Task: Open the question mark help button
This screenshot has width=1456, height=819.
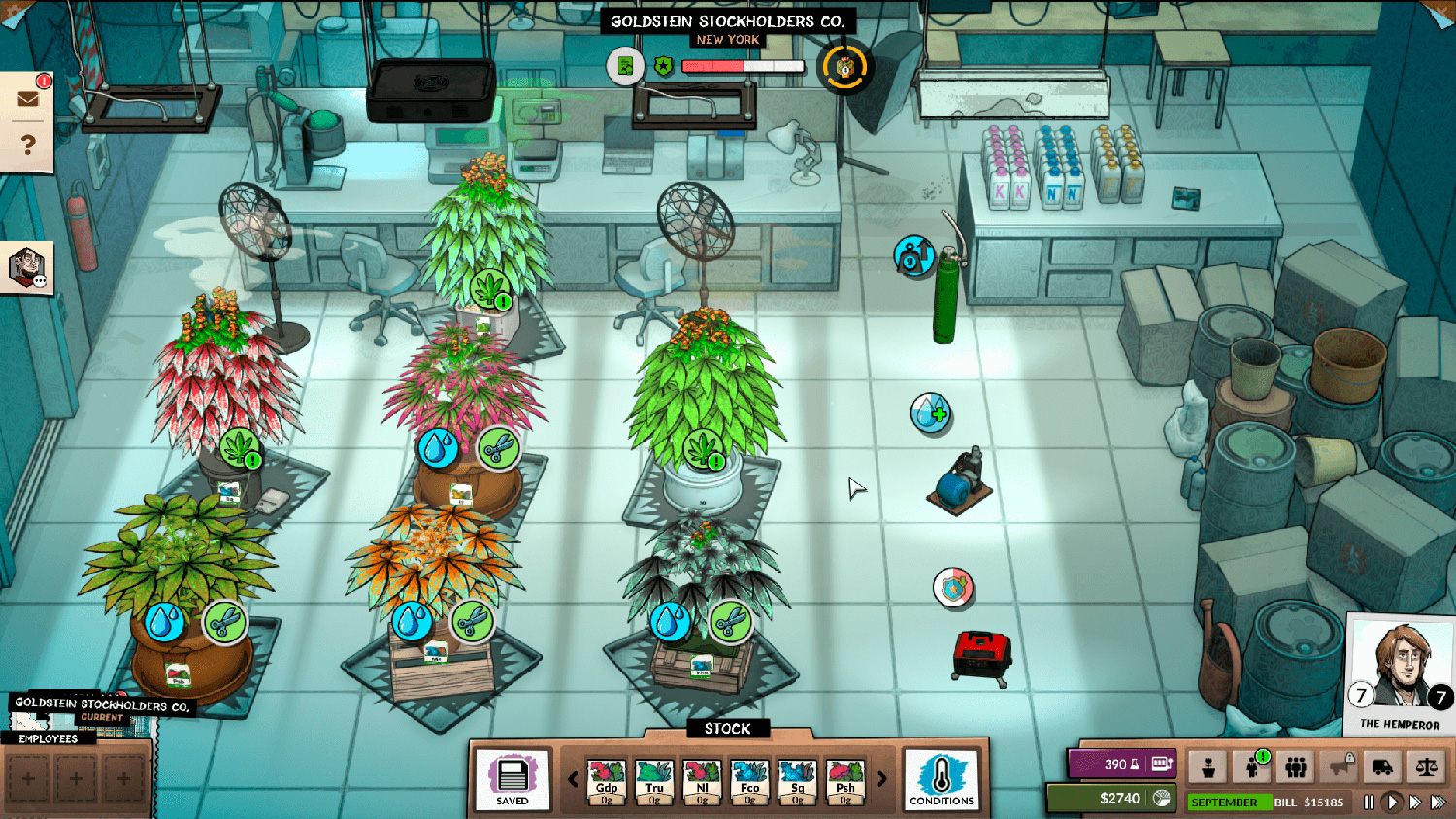Action: pos(27,145)
